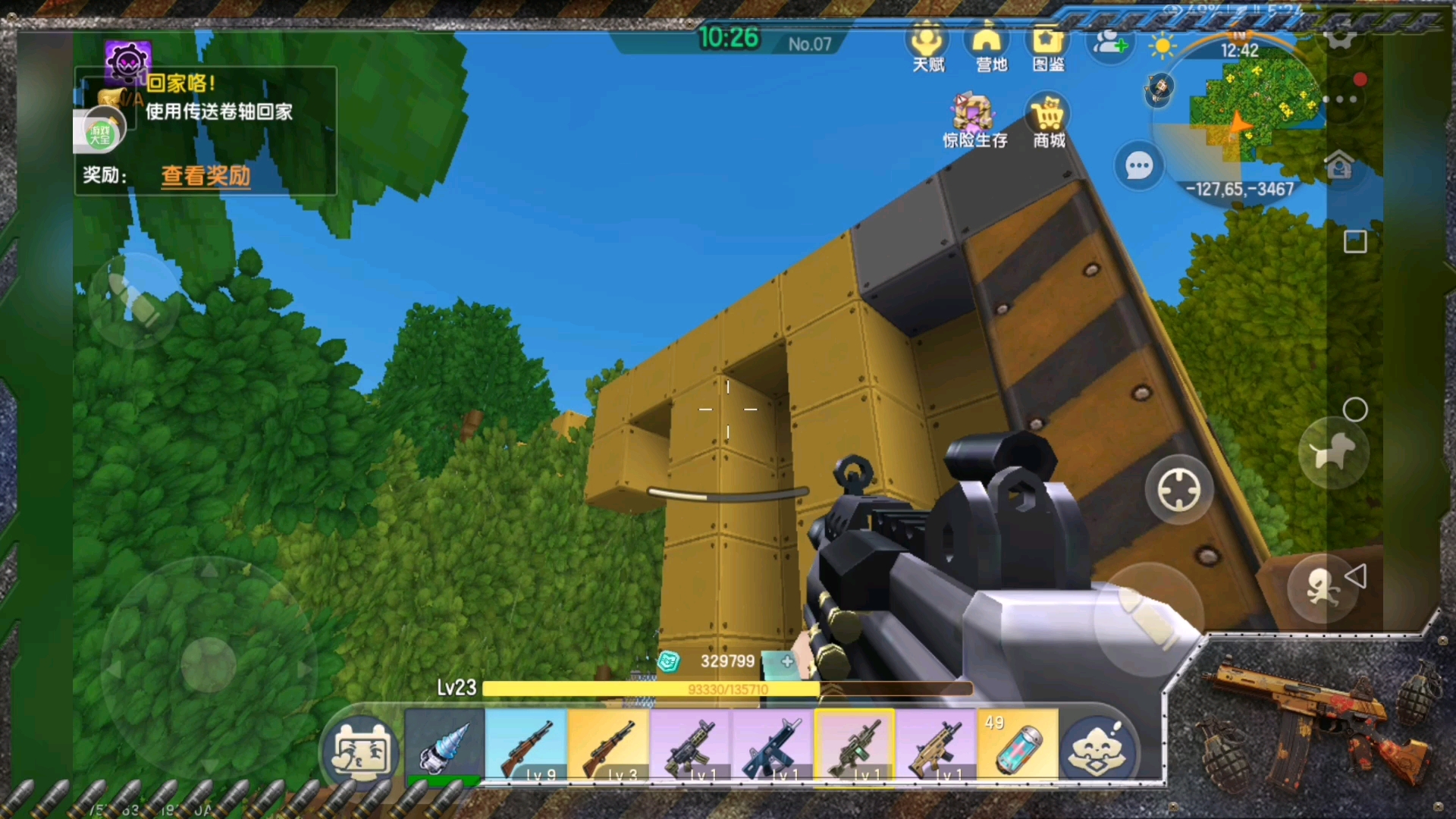The height and width of the screenshot is (819, 1456).
Task: Tap the add-friend icon
Action: 1109,44
